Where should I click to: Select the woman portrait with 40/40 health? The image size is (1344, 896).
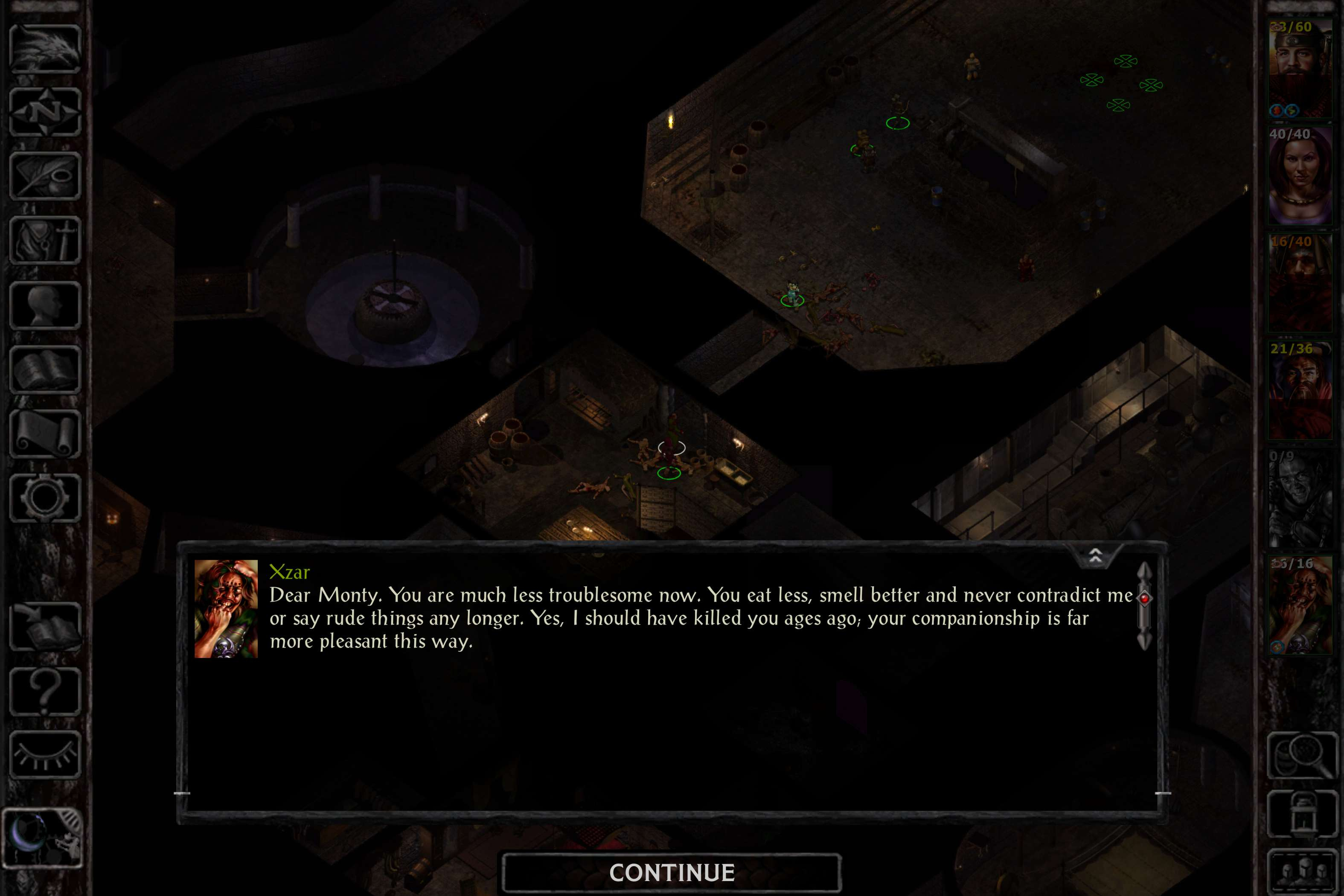click(x=1300, y=176)
